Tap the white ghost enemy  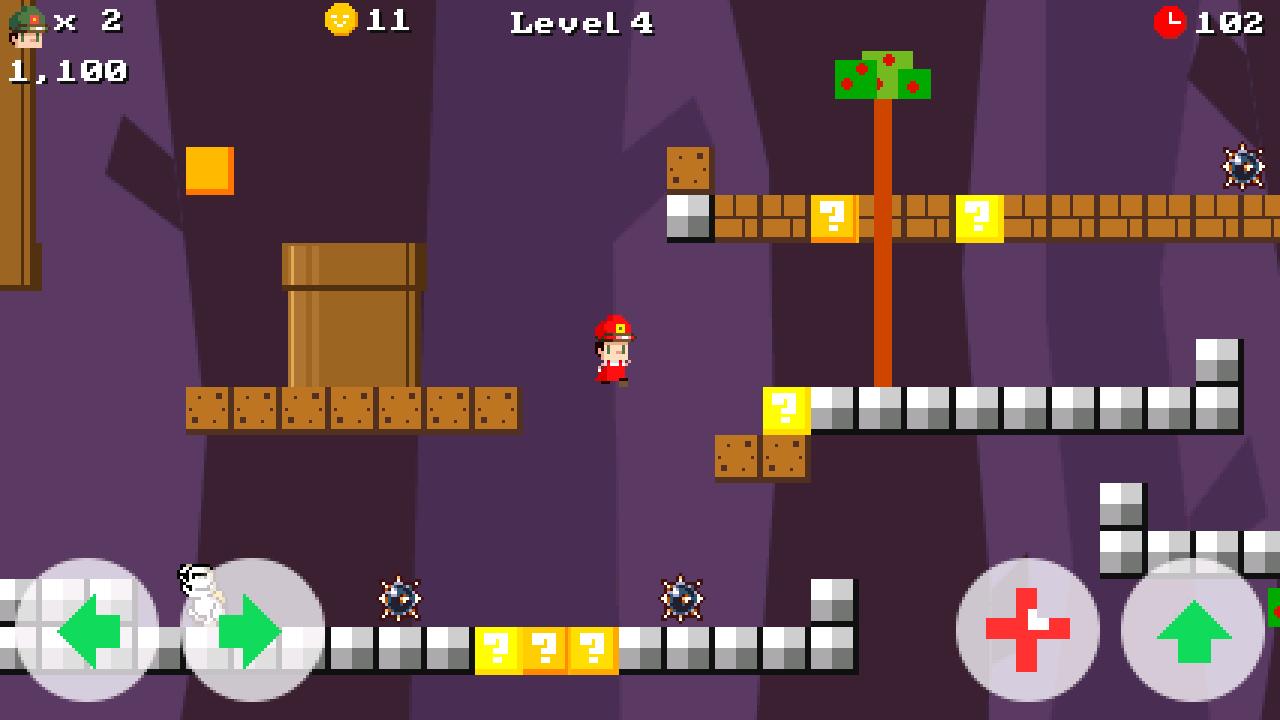pos(199,592)
